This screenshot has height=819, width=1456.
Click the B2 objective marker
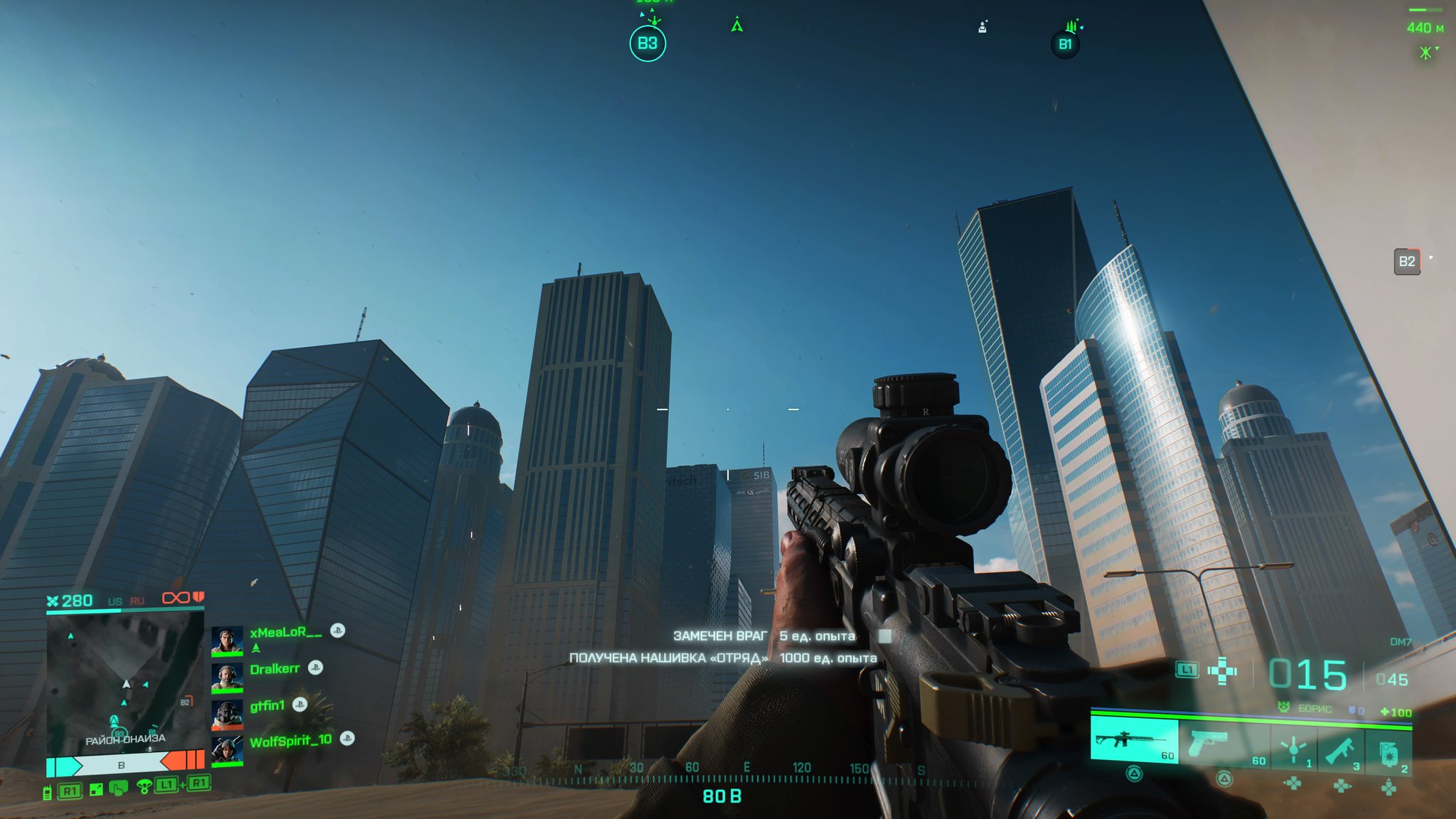1406,262
